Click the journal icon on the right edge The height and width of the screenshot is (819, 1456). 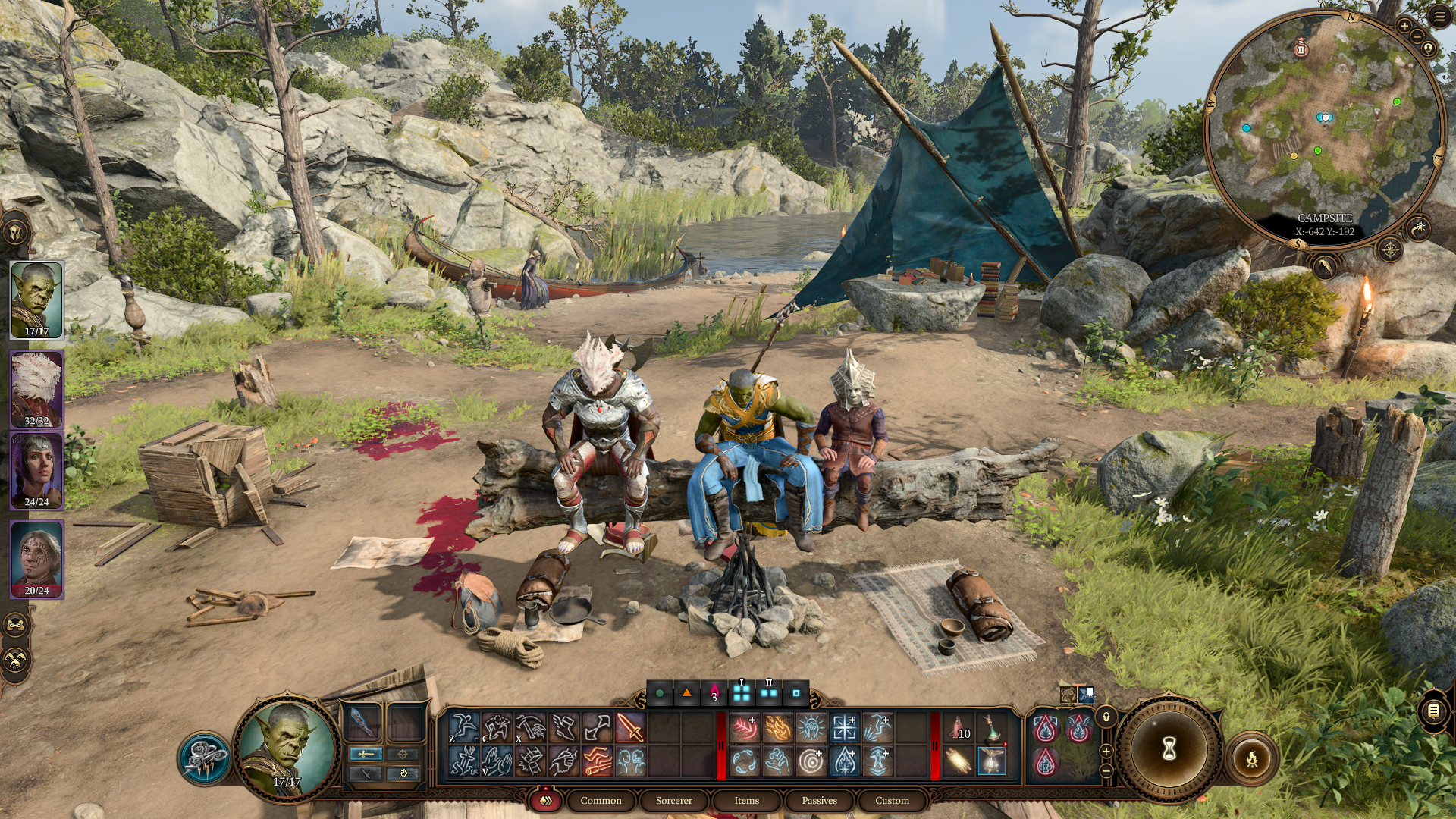tap(1433, 711)
